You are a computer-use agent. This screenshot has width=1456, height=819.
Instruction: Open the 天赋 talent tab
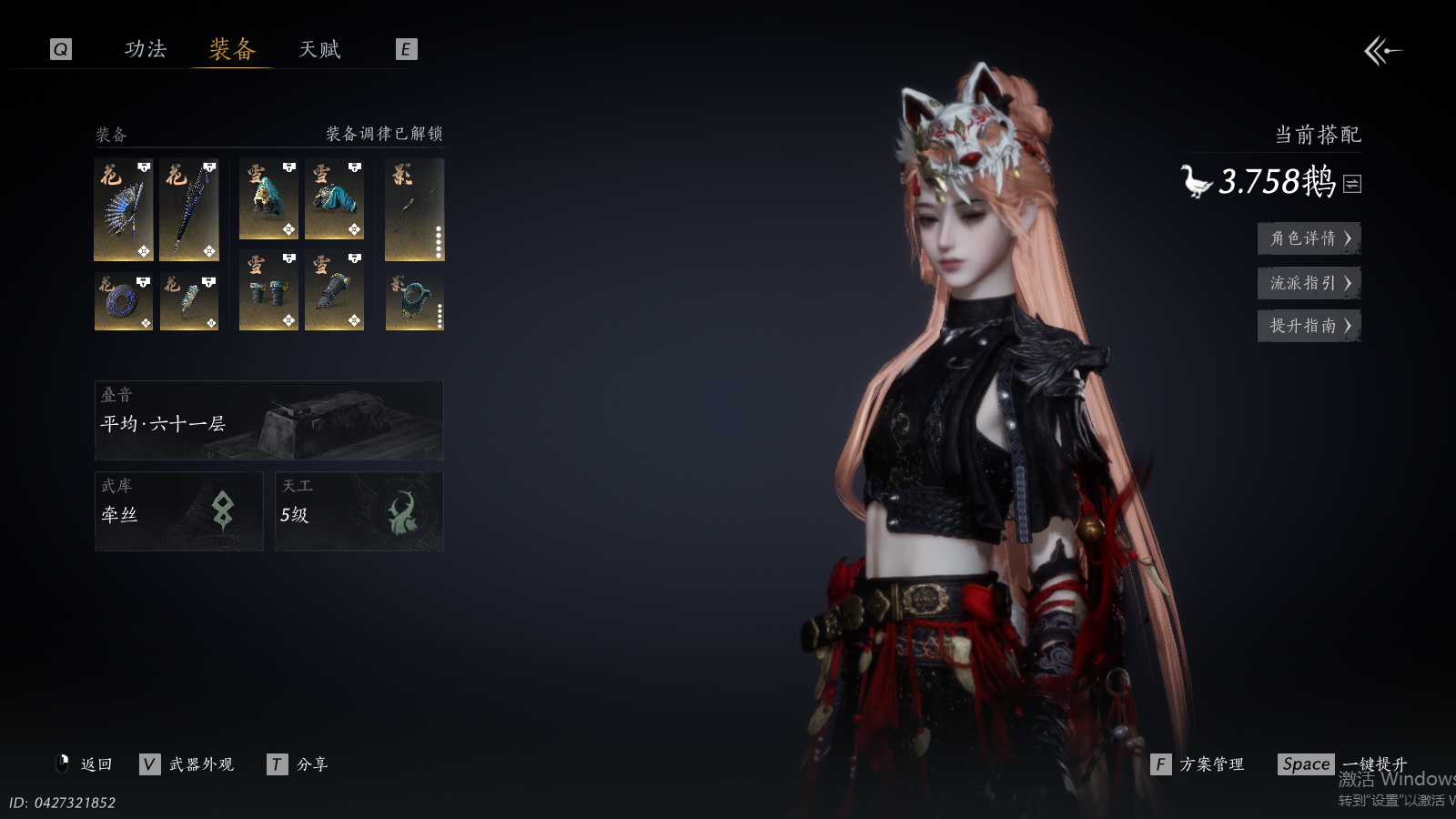tap(319, 49)
